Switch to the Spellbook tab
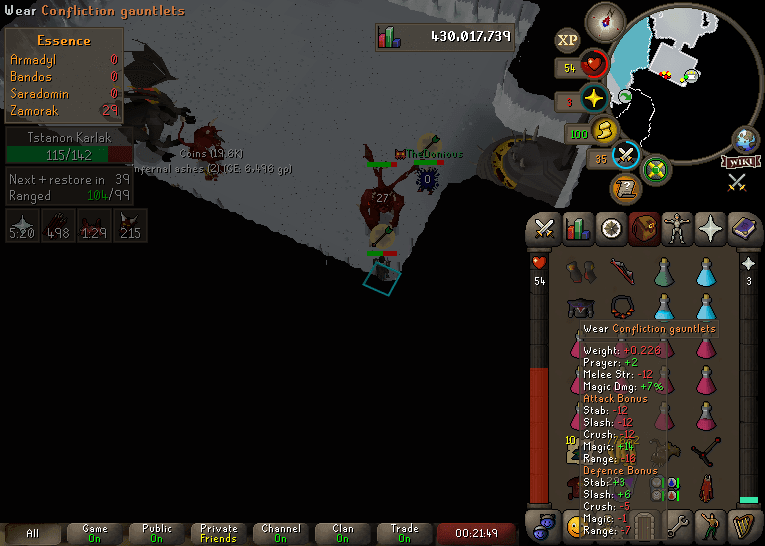 (744, 228)
